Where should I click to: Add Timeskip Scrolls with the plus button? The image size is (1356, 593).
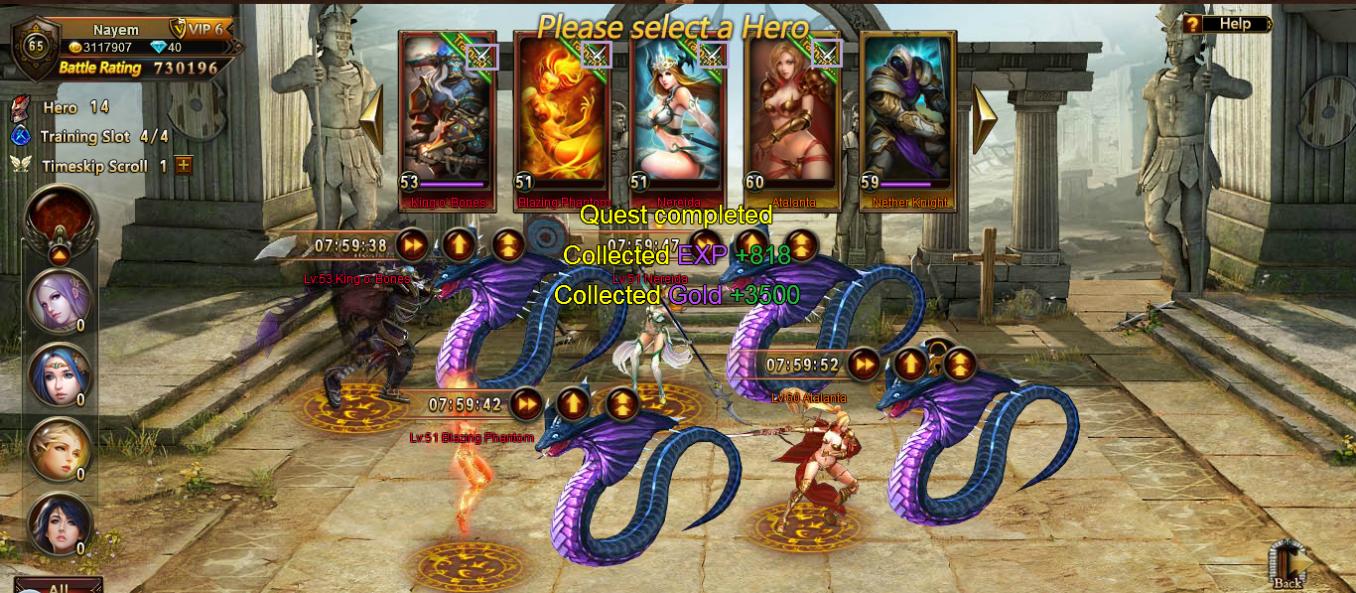pyautogui.click(x=184, y=166)
